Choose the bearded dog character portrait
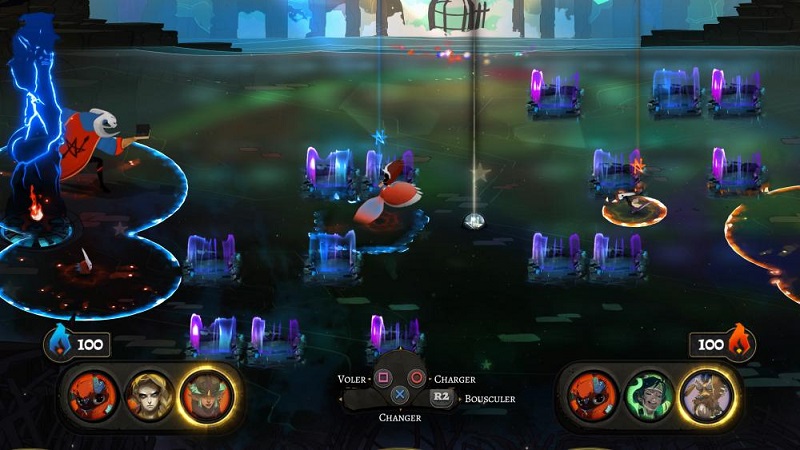 [705, 393]
